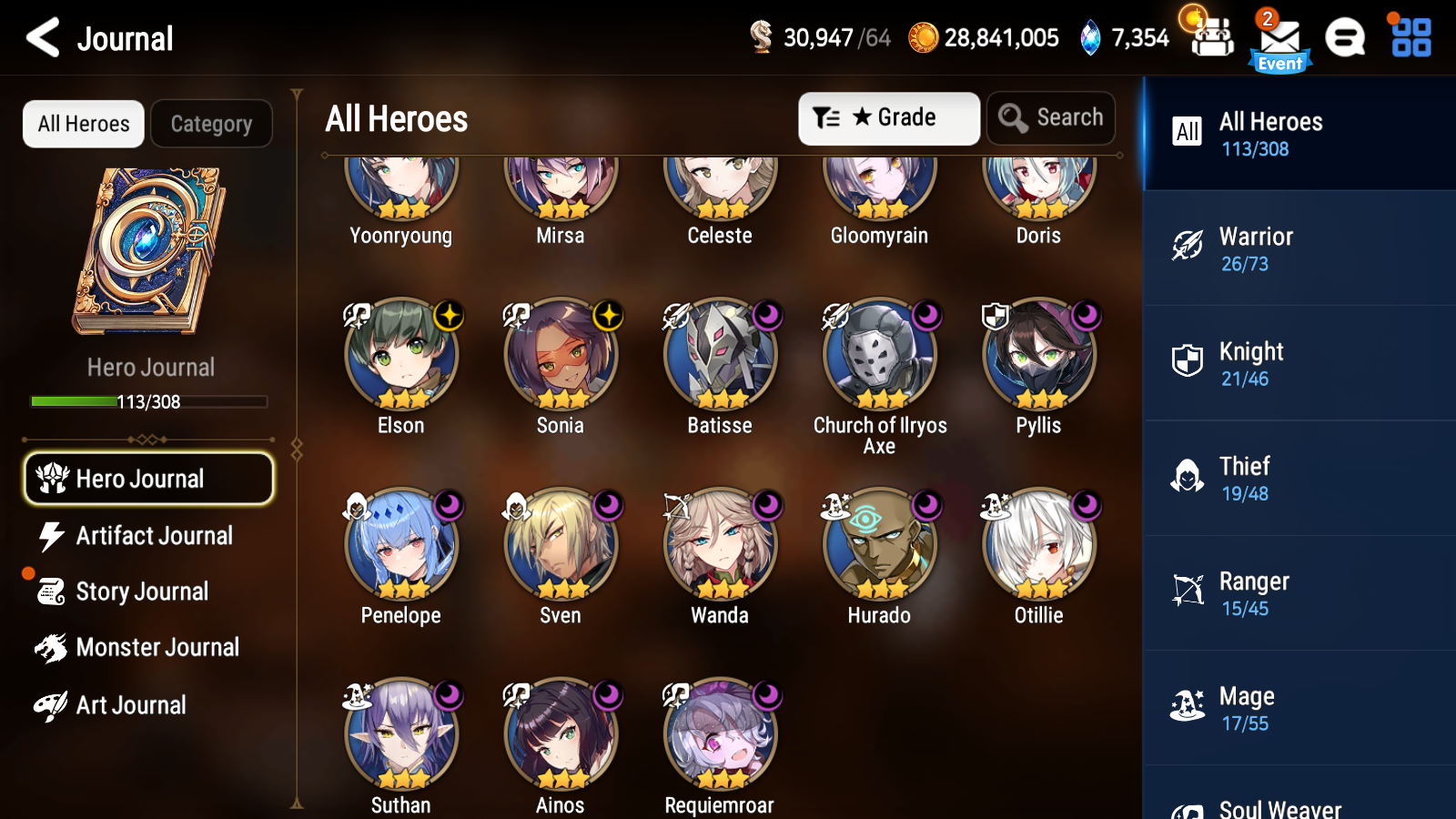Open the chat bubble icon
This screenshot has height=819, width=1456.
click(x=1345, y=38)
